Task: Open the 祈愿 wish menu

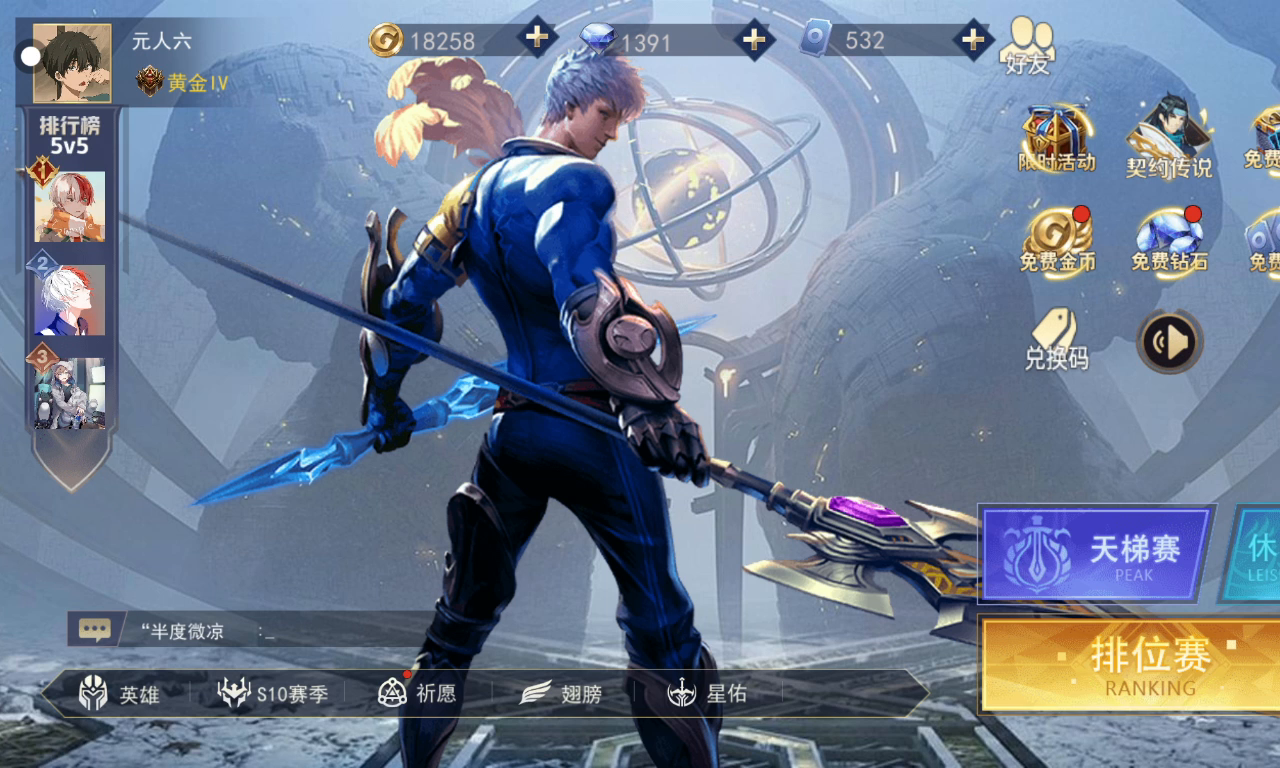Action: [417, 693]
